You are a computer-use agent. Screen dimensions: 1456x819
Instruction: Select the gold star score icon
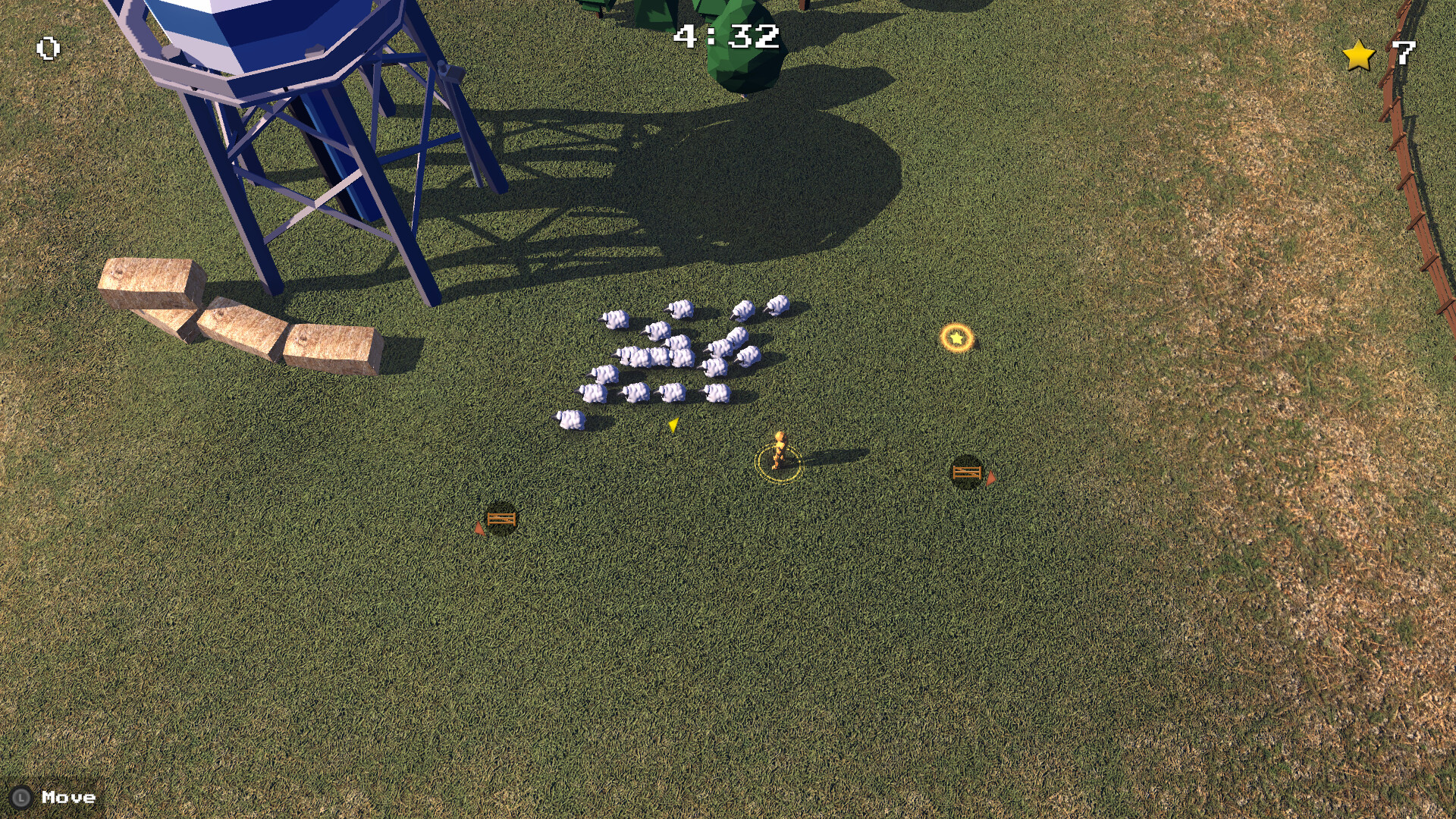(x=1358, y=55)
